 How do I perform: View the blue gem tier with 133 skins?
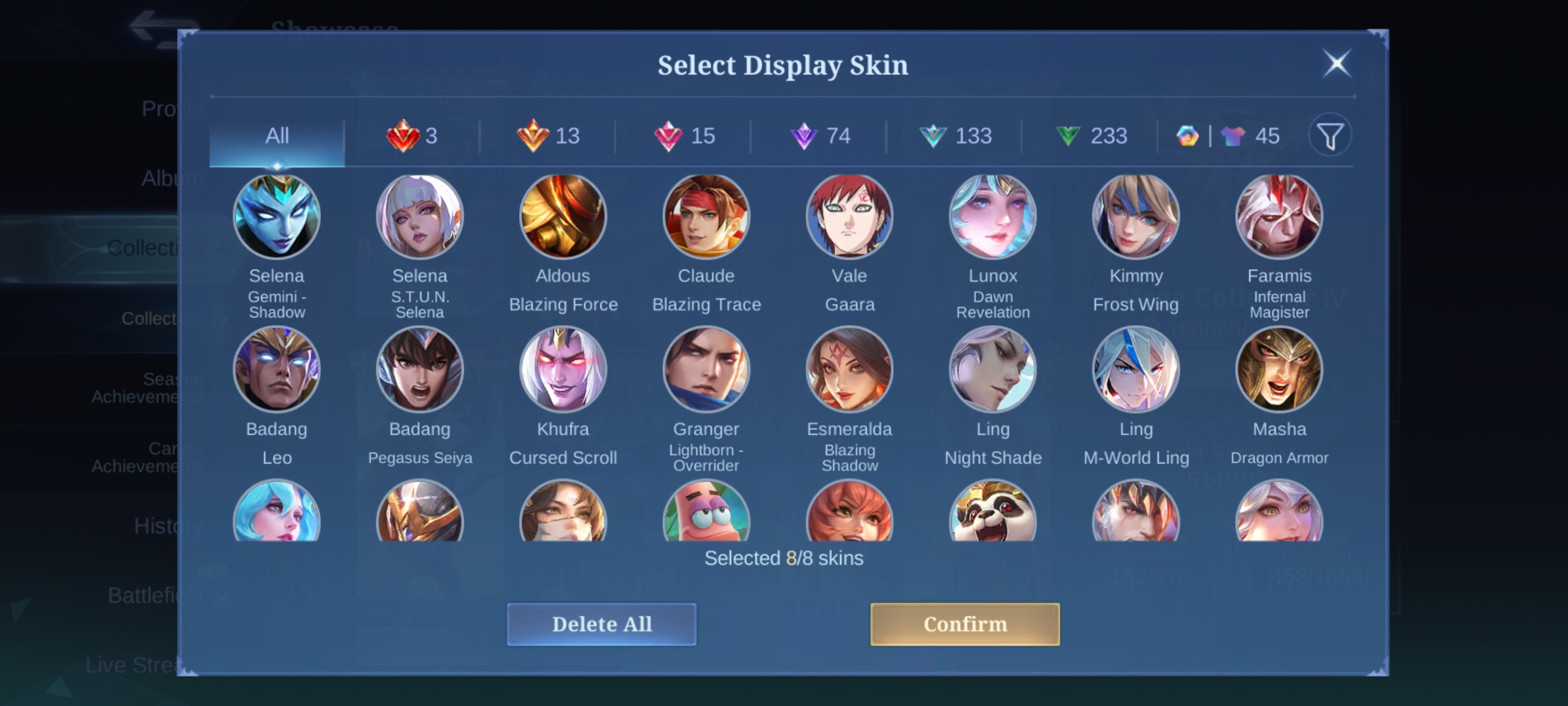[x=955, y=136]
